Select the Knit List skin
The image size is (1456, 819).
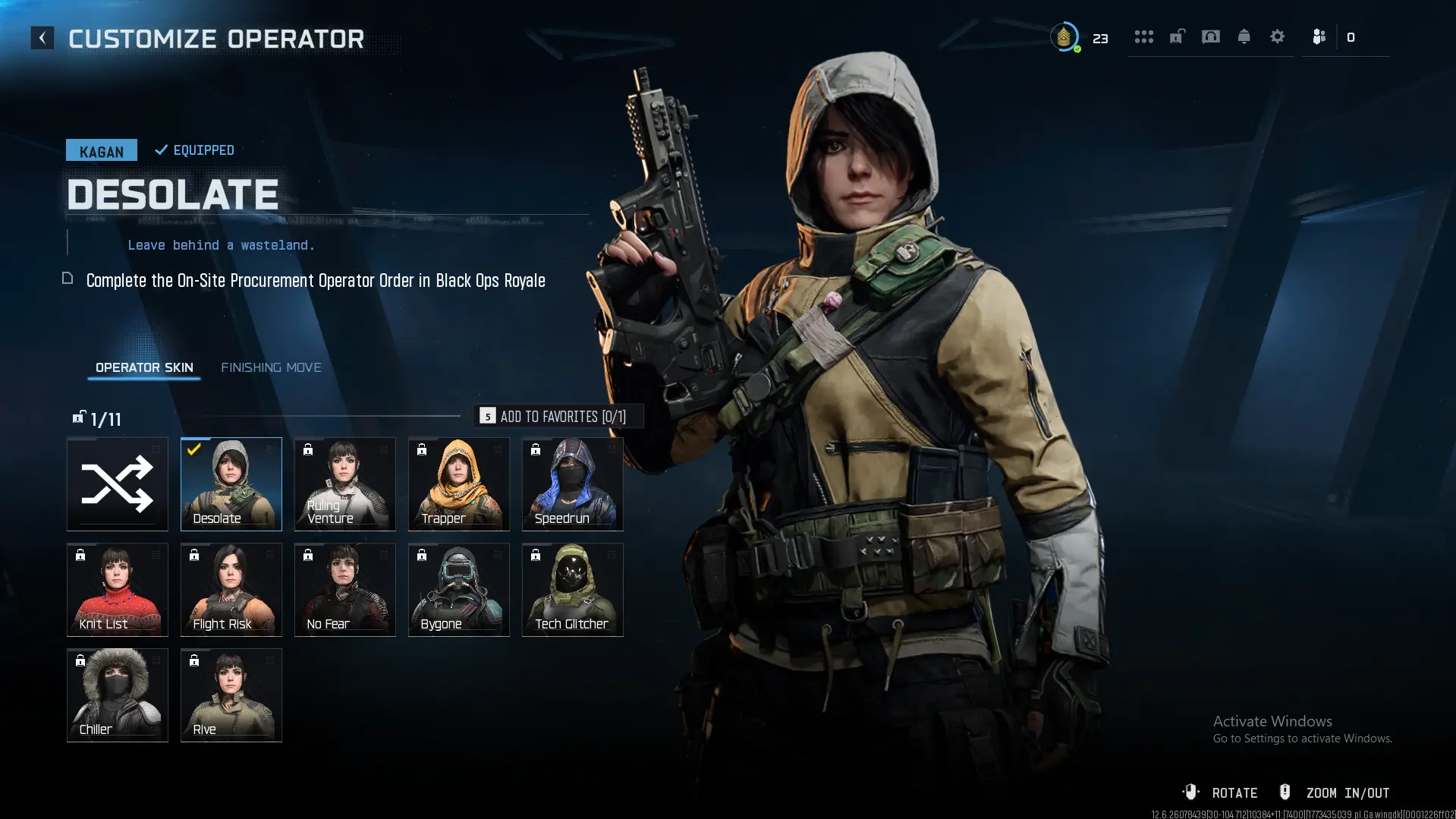[118, 589]
